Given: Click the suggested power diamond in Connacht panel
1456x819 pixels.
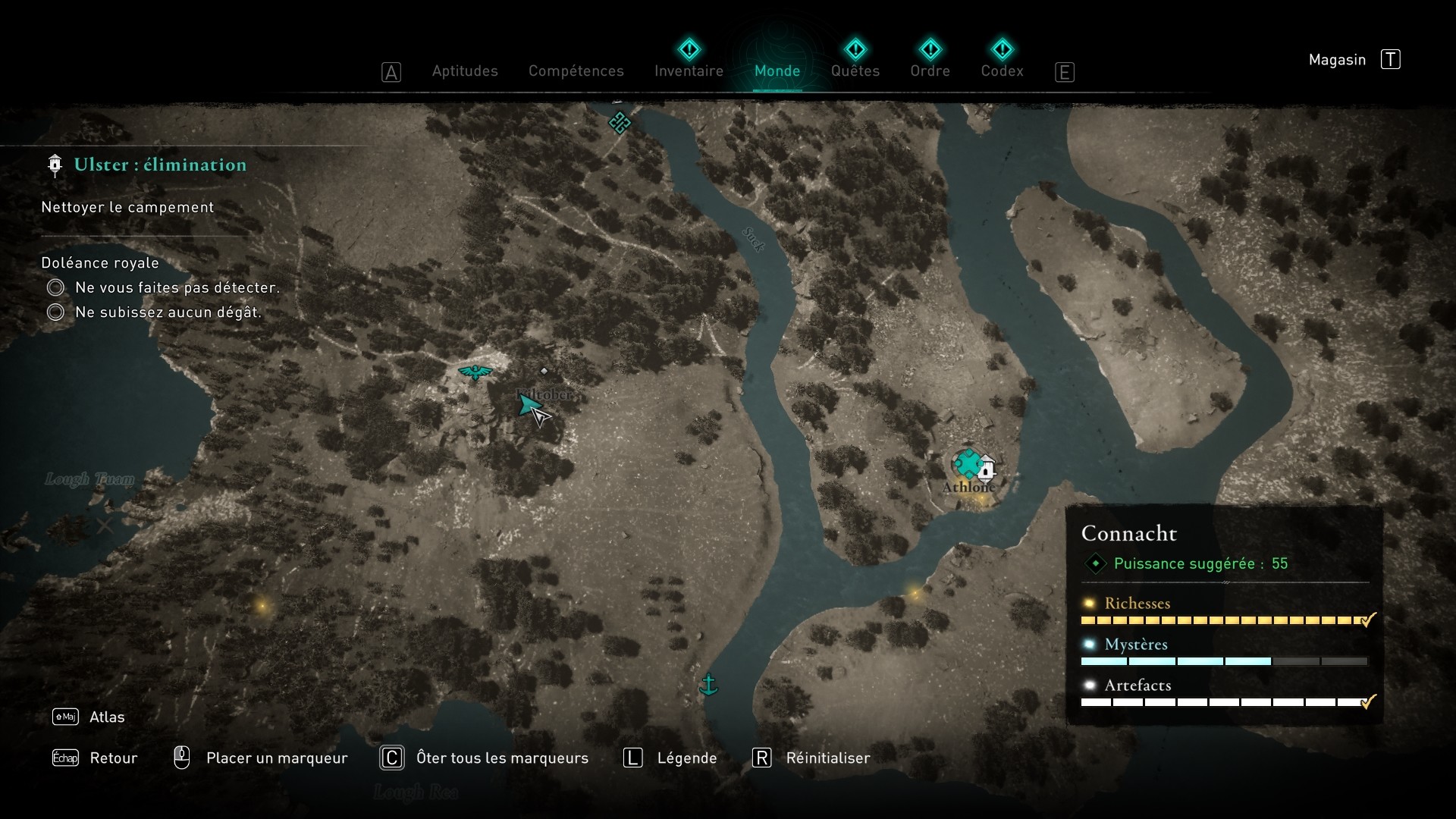Looking at the screenshot, I should coord(1095,563).
